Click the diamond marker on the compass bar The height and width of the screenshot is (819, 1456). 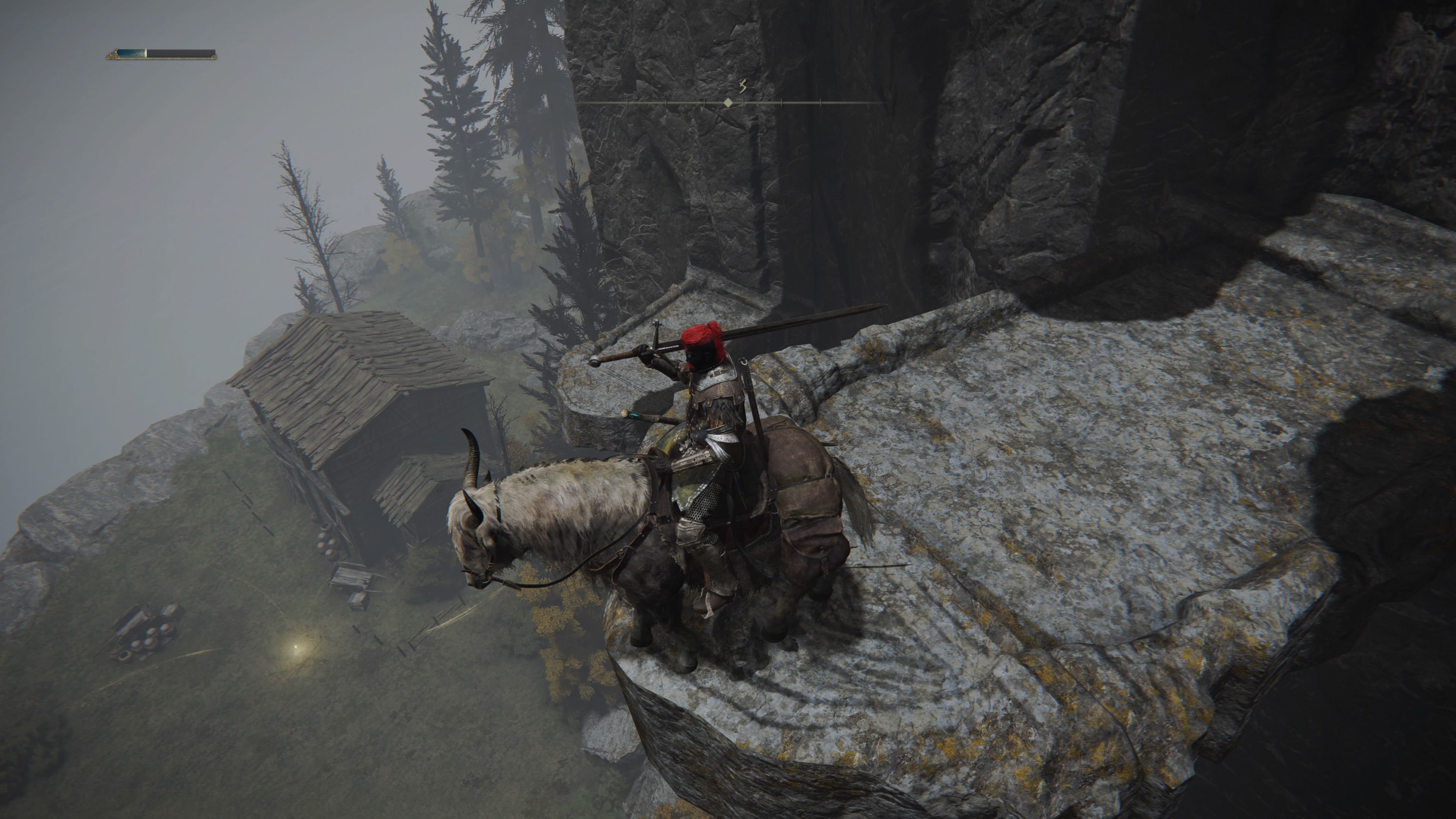point(728,103)
